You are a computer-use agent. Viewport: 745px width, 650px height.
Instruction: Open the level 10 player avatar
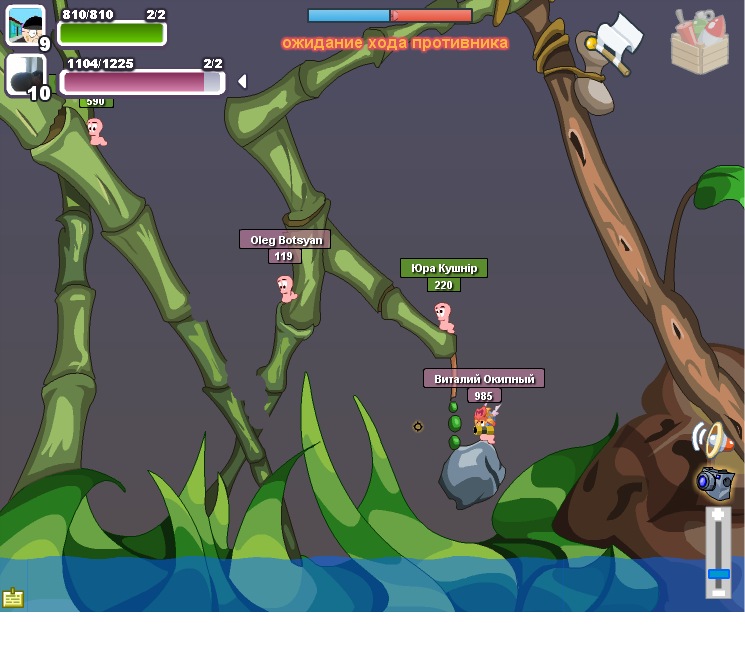(25, 75)
